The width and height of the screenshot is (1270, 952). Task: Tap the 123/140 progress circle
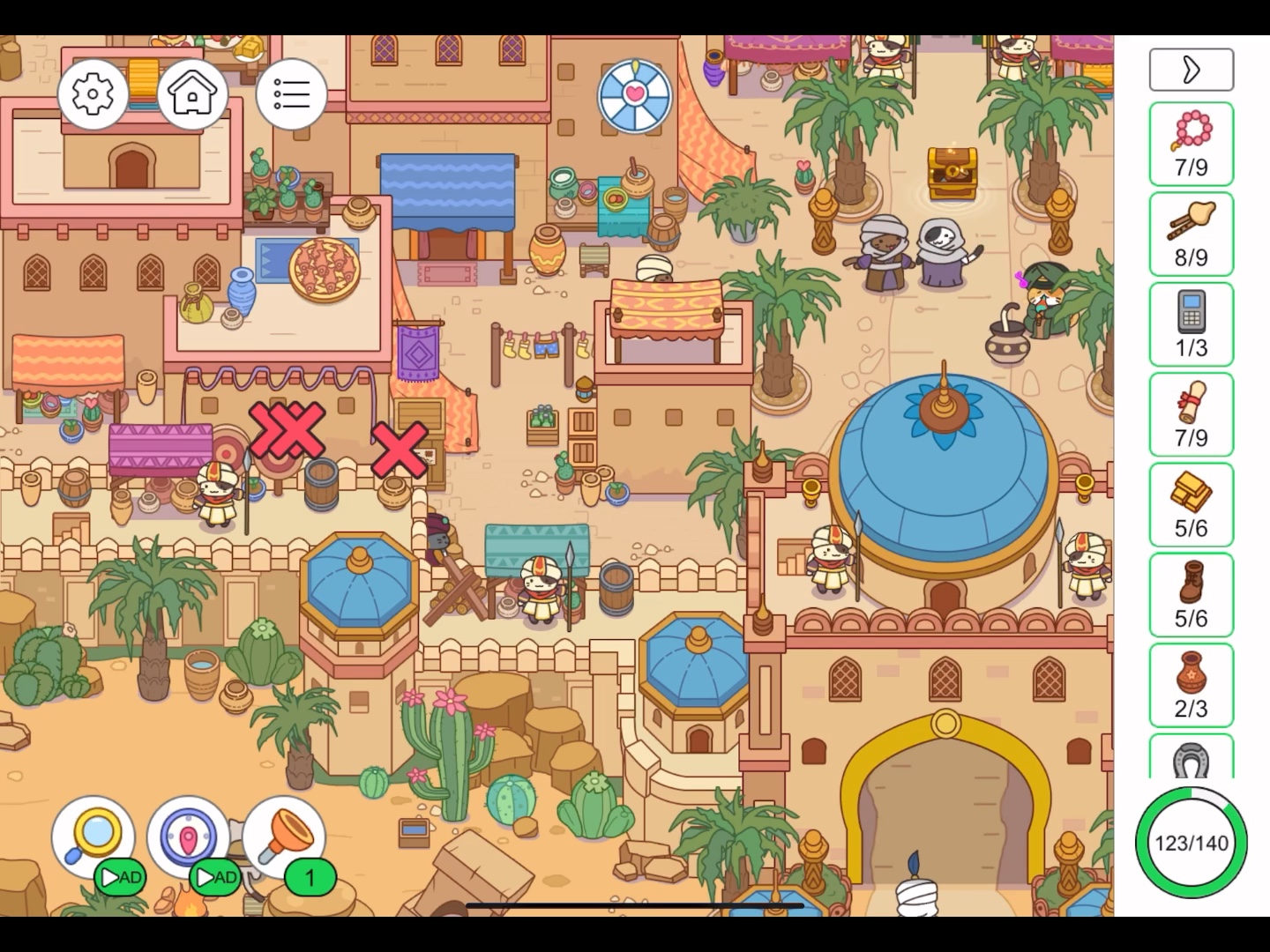pos(1191,843)
